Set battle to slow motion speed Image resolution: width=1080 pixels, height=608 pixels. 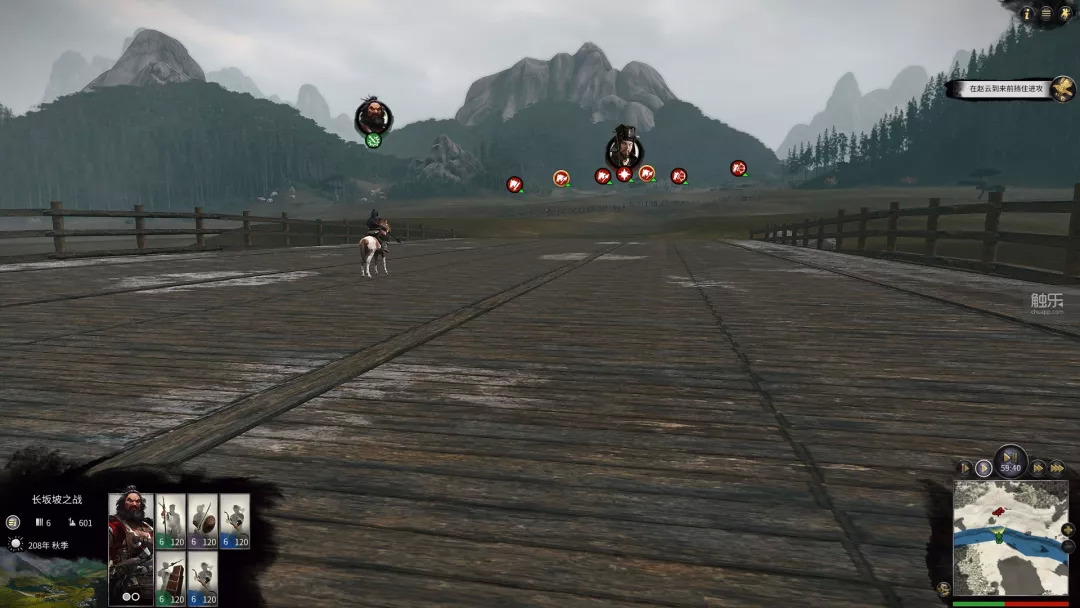point(965,467)
